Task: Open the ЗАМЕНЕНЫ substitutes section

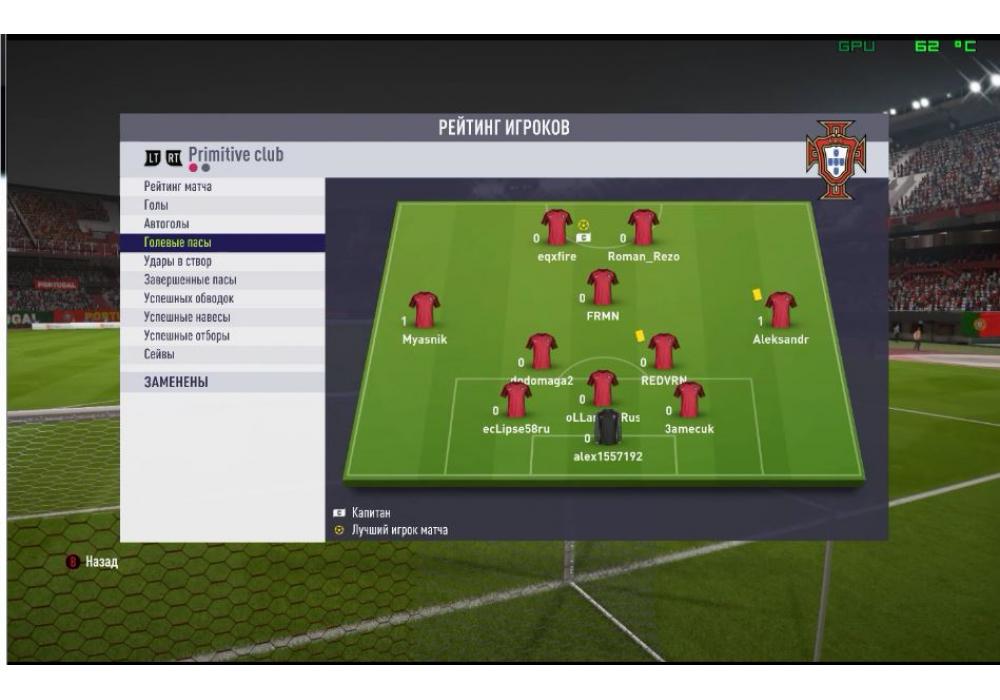Action: [177, 383]
